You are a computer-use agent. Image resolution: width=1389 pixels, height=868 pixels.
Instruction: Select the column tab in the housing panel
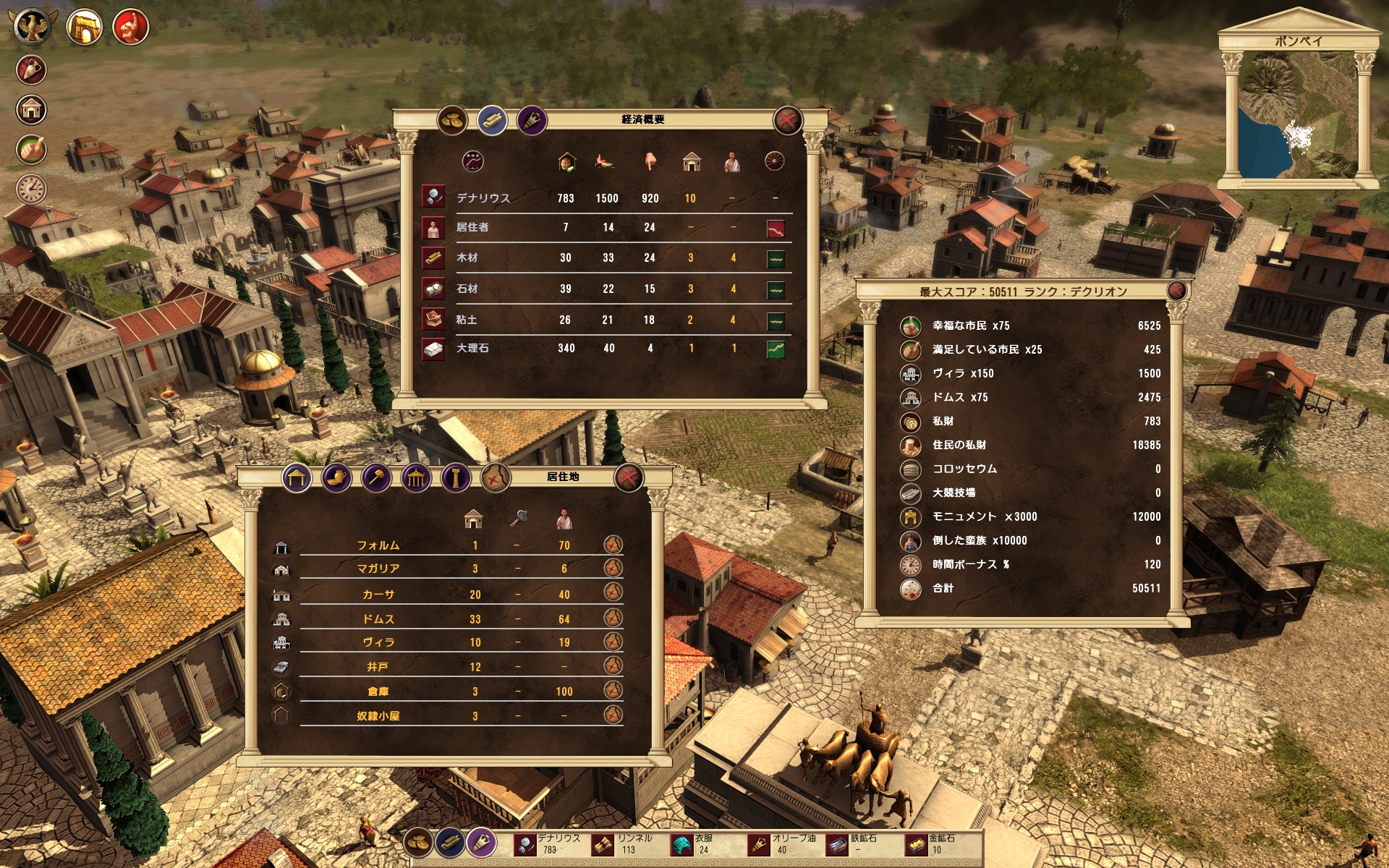[456, 477]
